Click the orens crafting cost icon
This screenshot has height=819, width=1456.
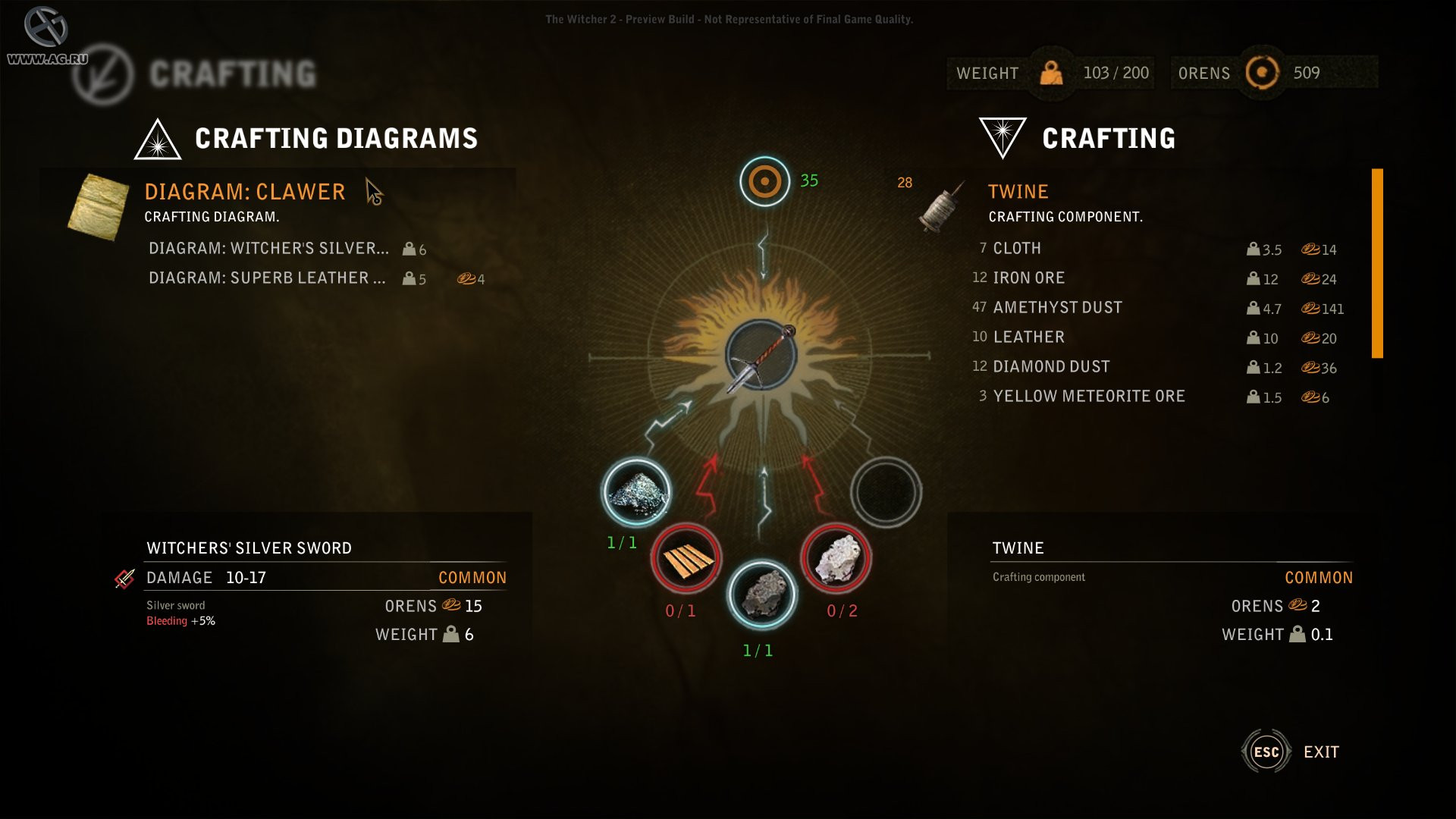pos(764,181)
